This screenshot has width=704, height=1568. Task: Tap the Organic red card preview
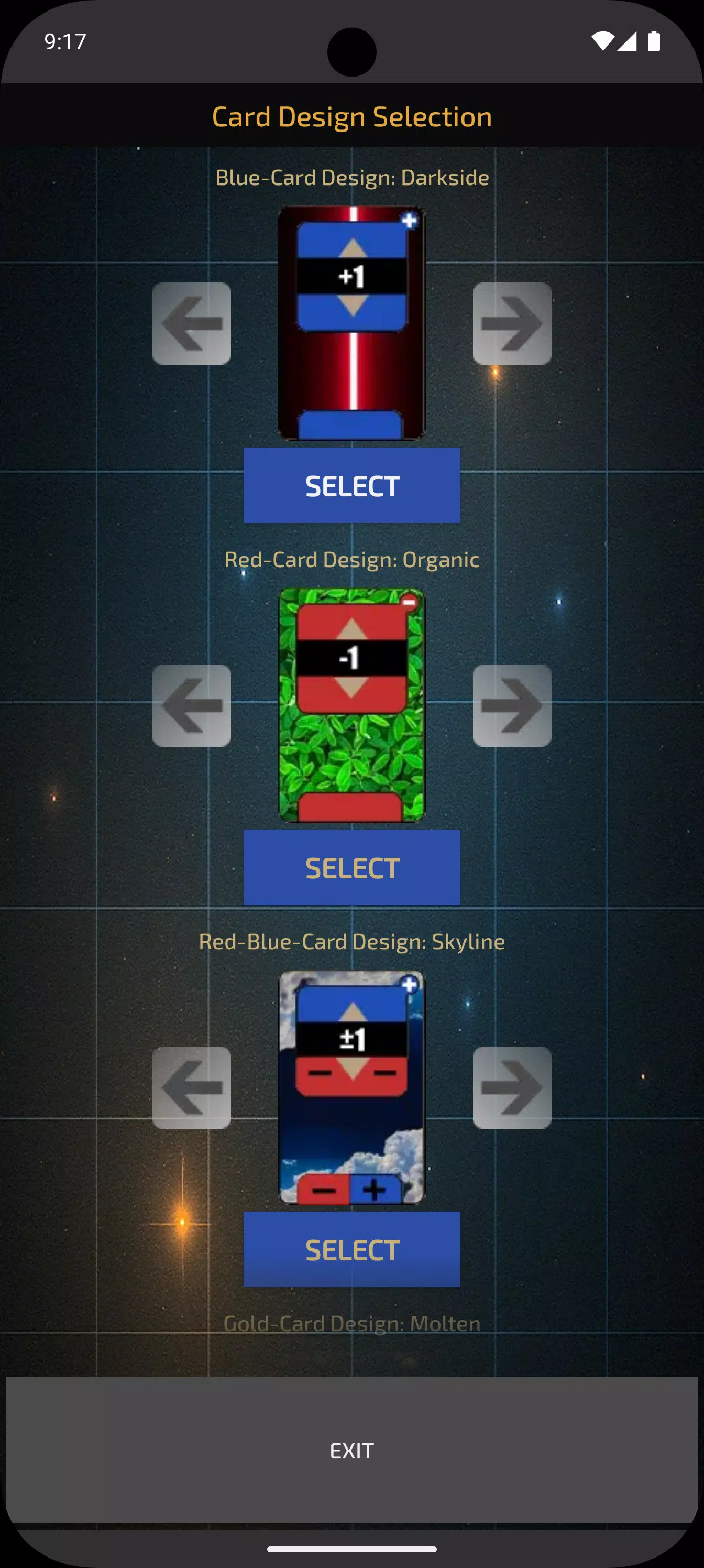[351, 706]
